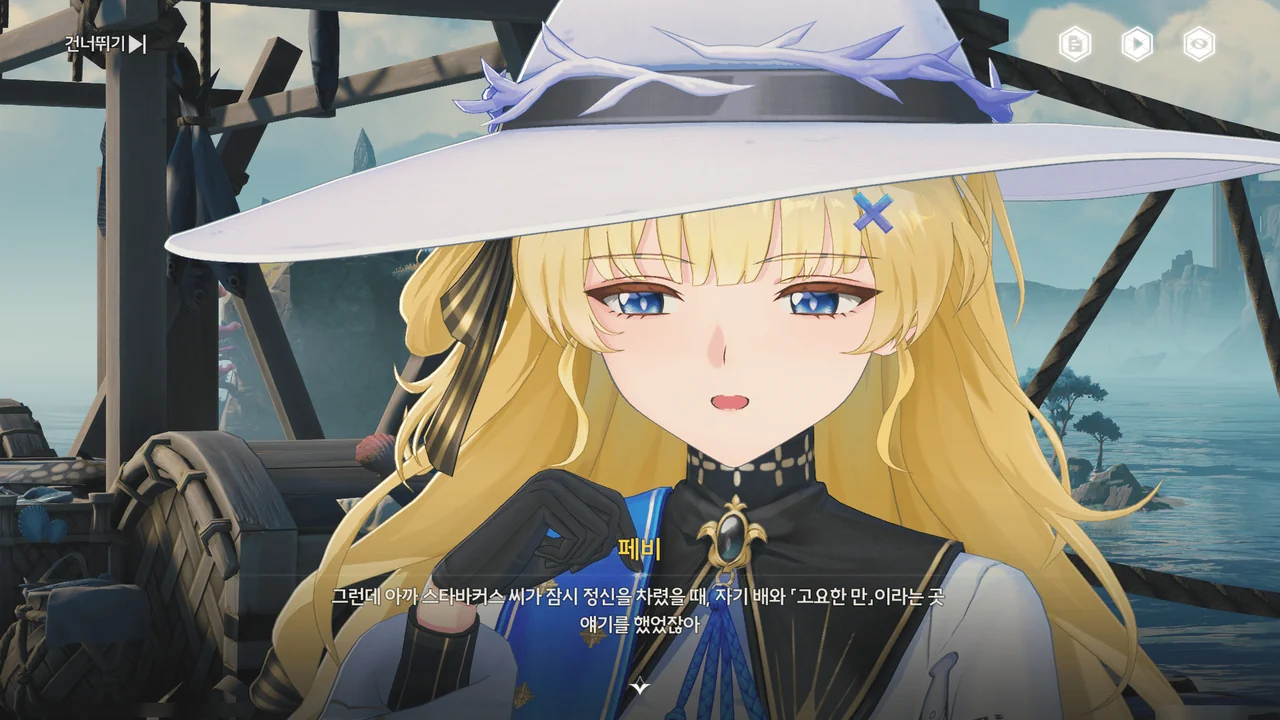Advance dialogue via the bottom arrow indicator
Viewport: 1280px width, 720px height.
click(x=640, y=687)
